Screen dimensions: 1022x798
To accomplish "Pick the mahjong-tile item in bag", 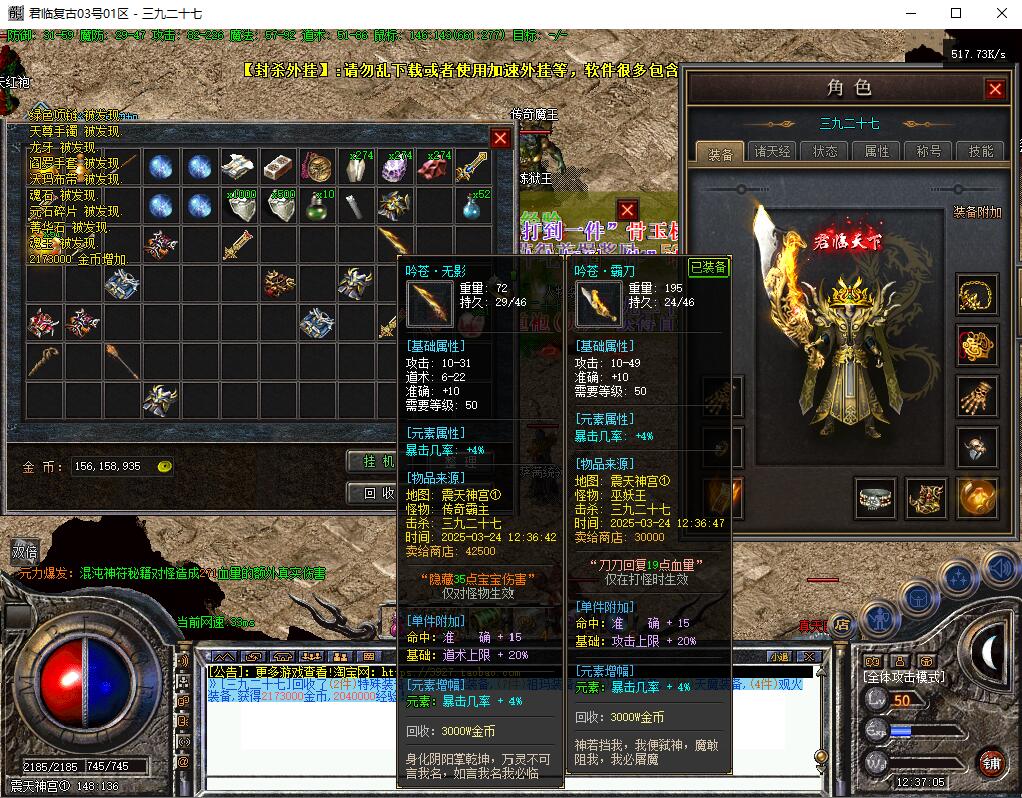I will (x=278, y=167).
